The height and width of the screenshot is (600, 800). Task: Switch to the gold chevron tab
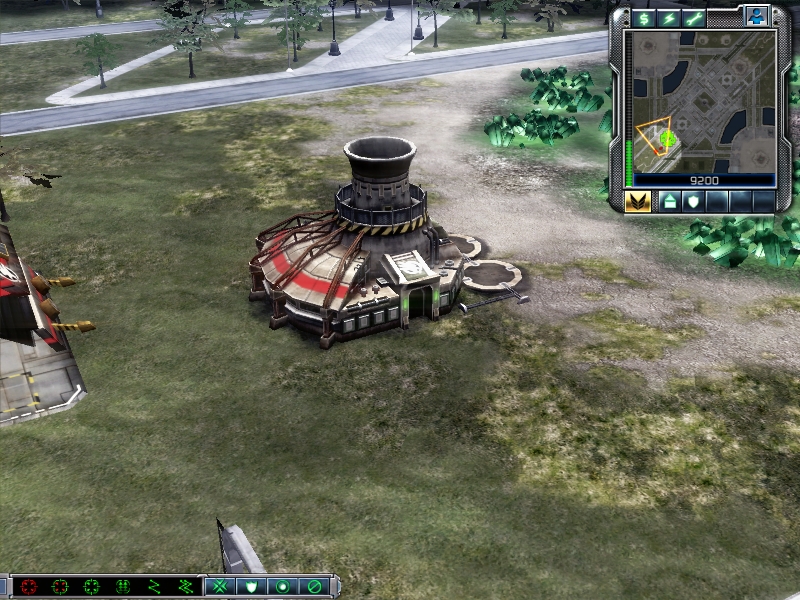click(x=638, y=201)
